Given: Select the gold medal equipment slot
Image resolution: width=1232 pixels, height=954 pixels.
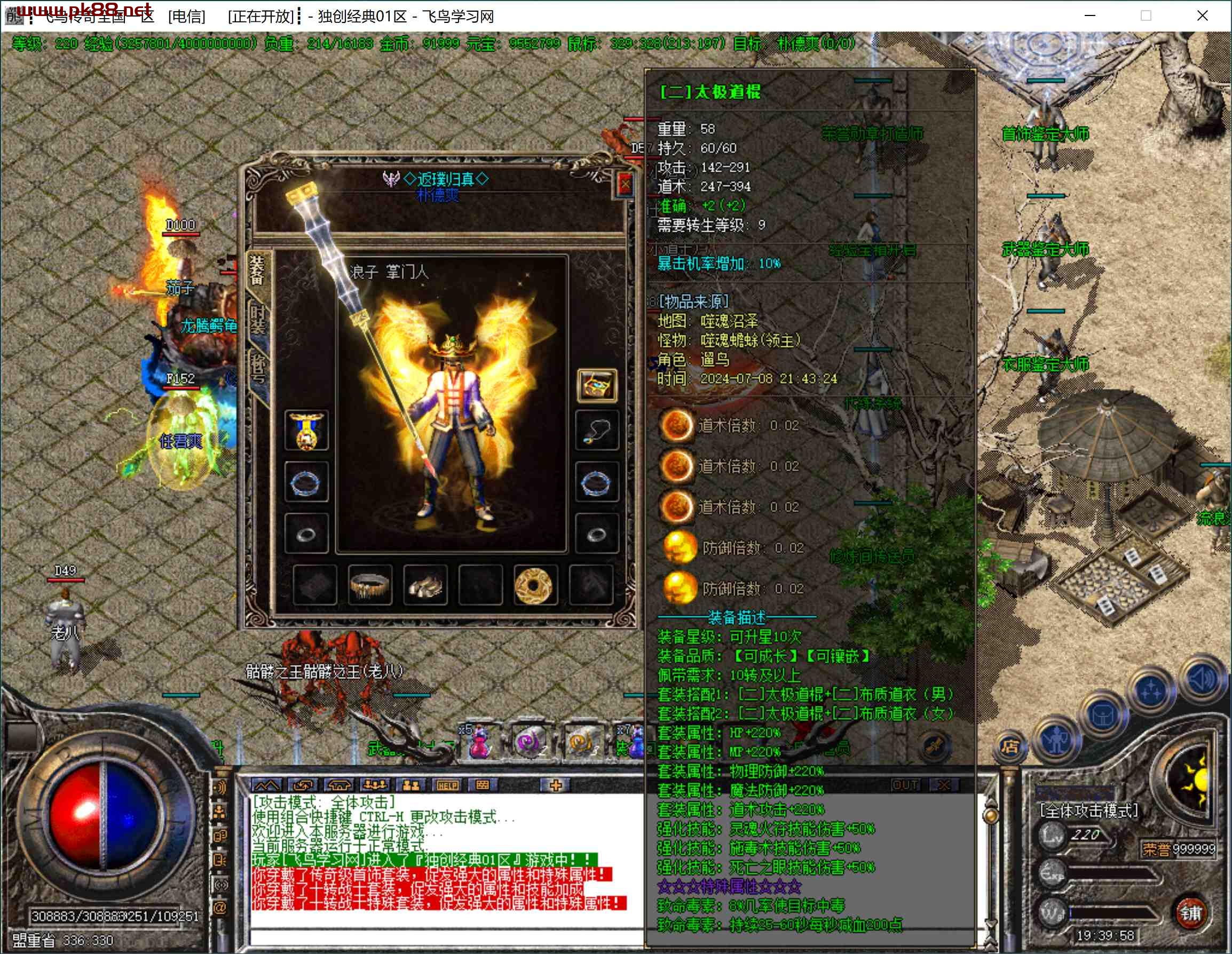Looking at the screenshot, I should 306,431.
